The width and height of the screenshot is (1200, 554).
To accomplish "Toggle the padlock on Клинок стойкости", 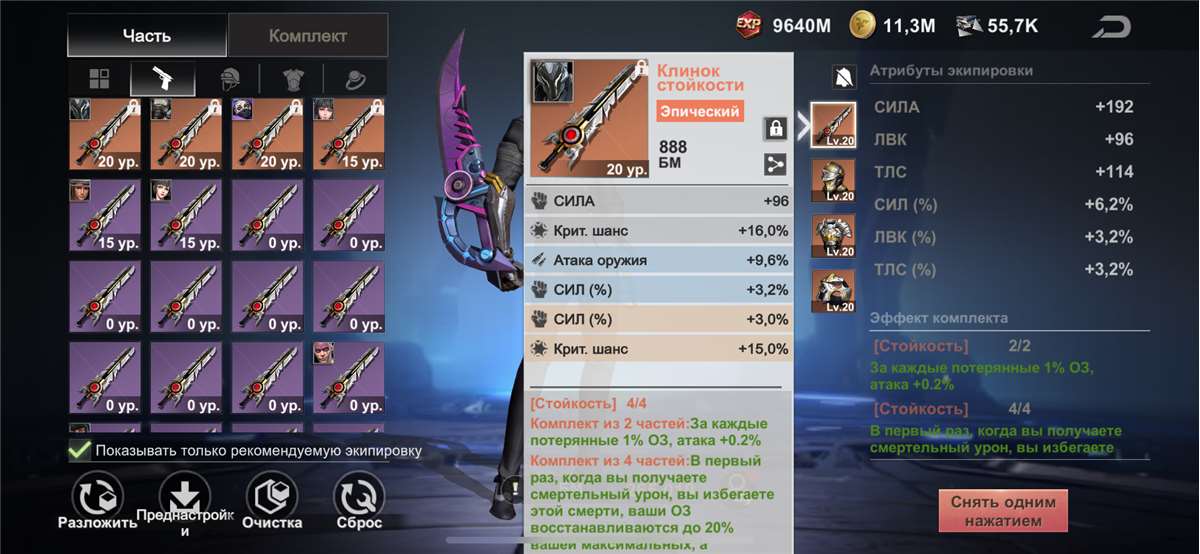I will [775, 128].
